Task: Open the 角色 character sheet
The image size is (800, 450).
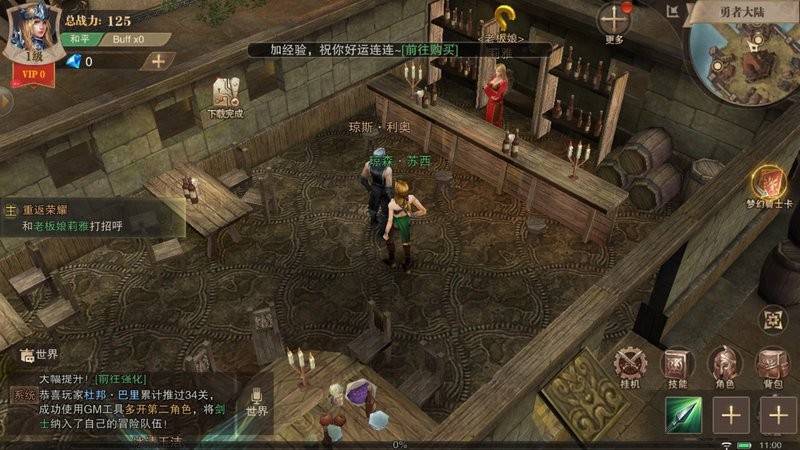Action: 725,366
